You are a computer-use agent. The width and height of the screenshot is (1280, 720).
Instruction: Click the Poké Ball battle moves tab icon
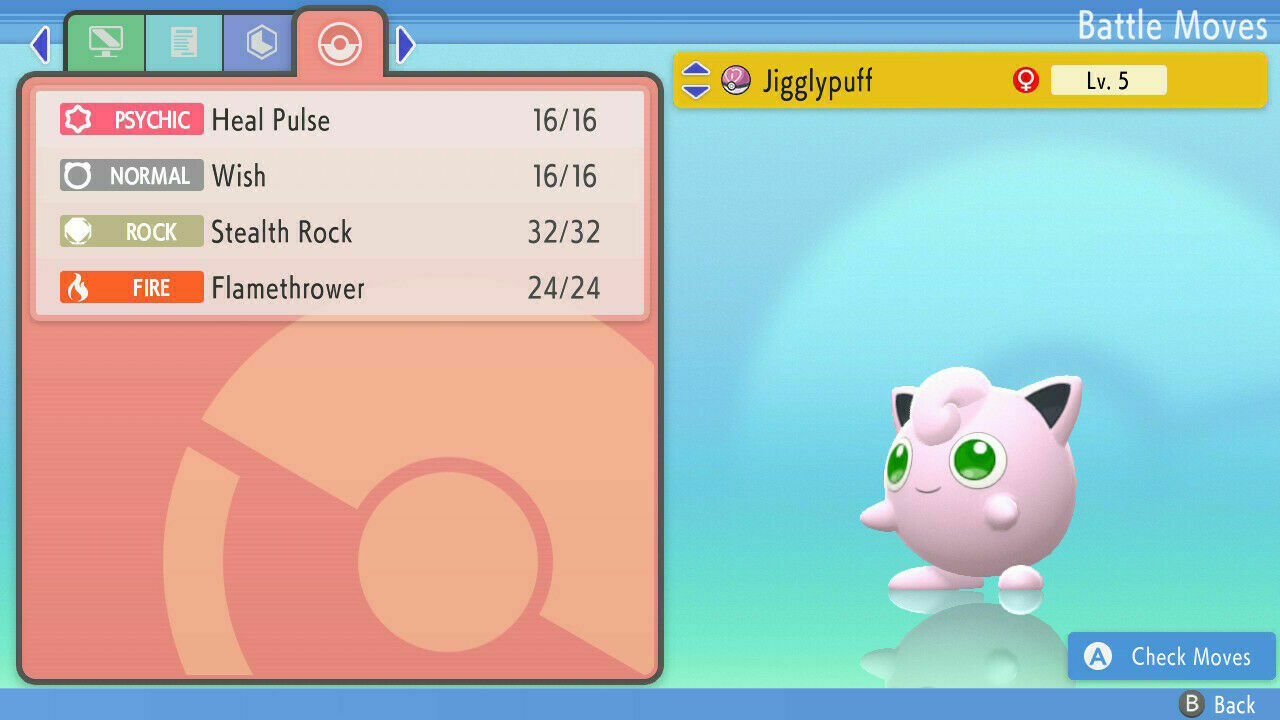pyautogui.click(x=340, y=44)
